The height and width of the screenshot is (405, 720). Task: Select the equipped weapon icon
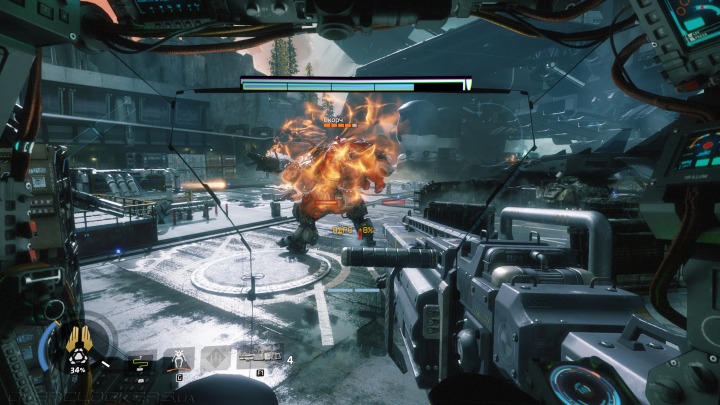point(259,358)
